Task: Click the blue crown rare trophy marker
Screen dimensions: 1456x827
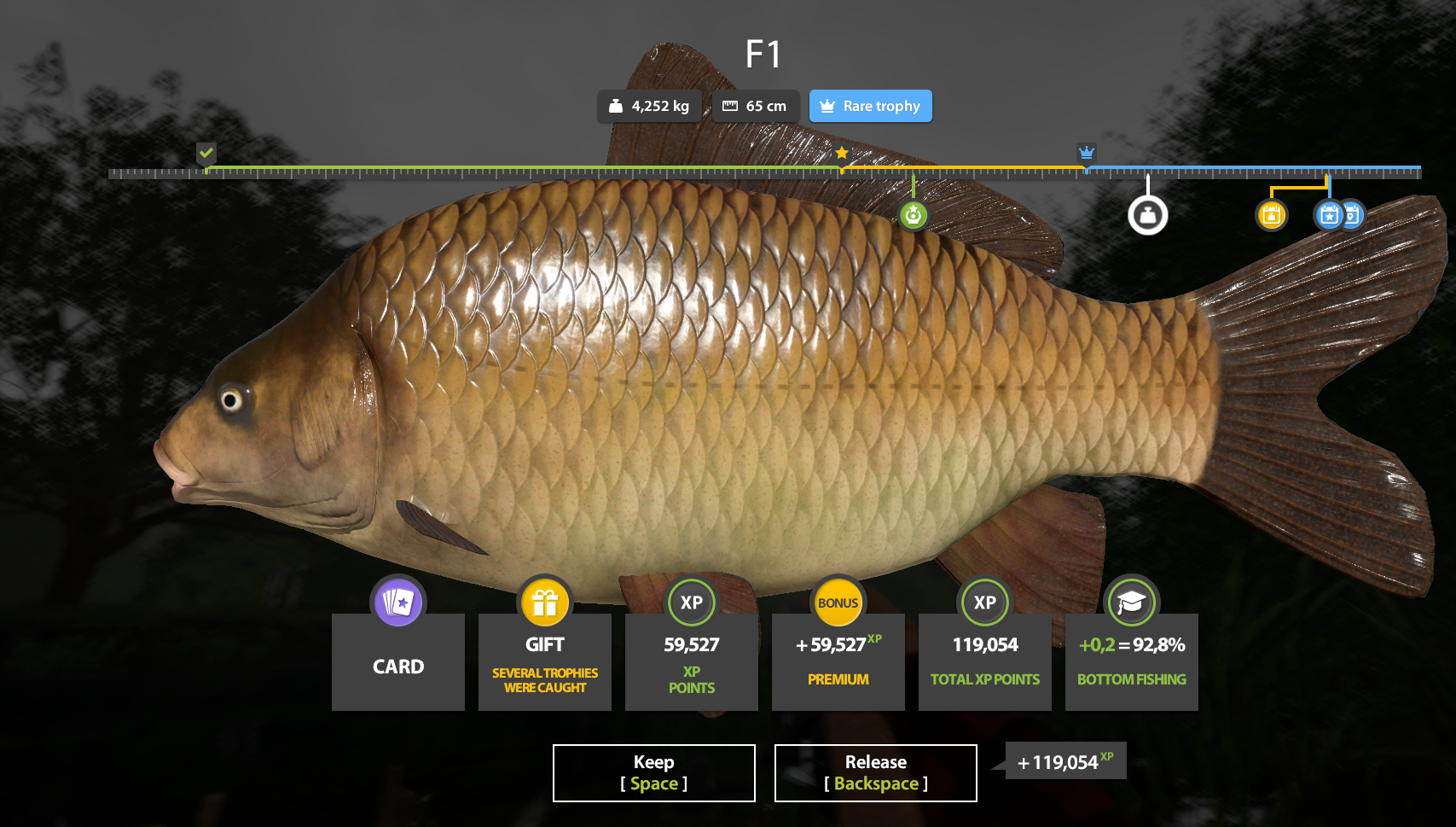Action: pyautogui.click(x=1087, y=153)
